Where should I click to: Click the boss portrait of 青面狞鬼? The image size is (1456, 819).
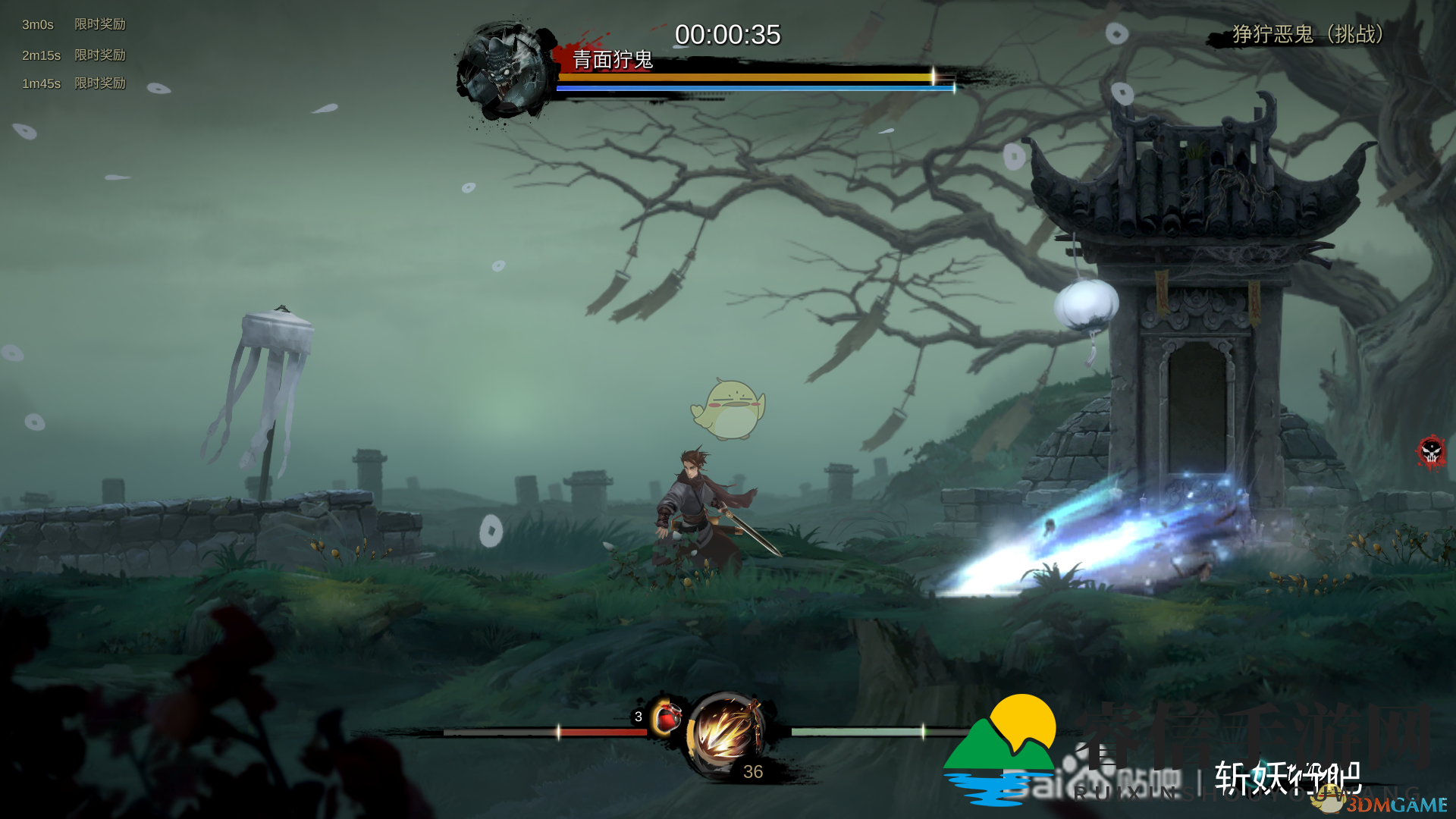(x=504, y=70)
